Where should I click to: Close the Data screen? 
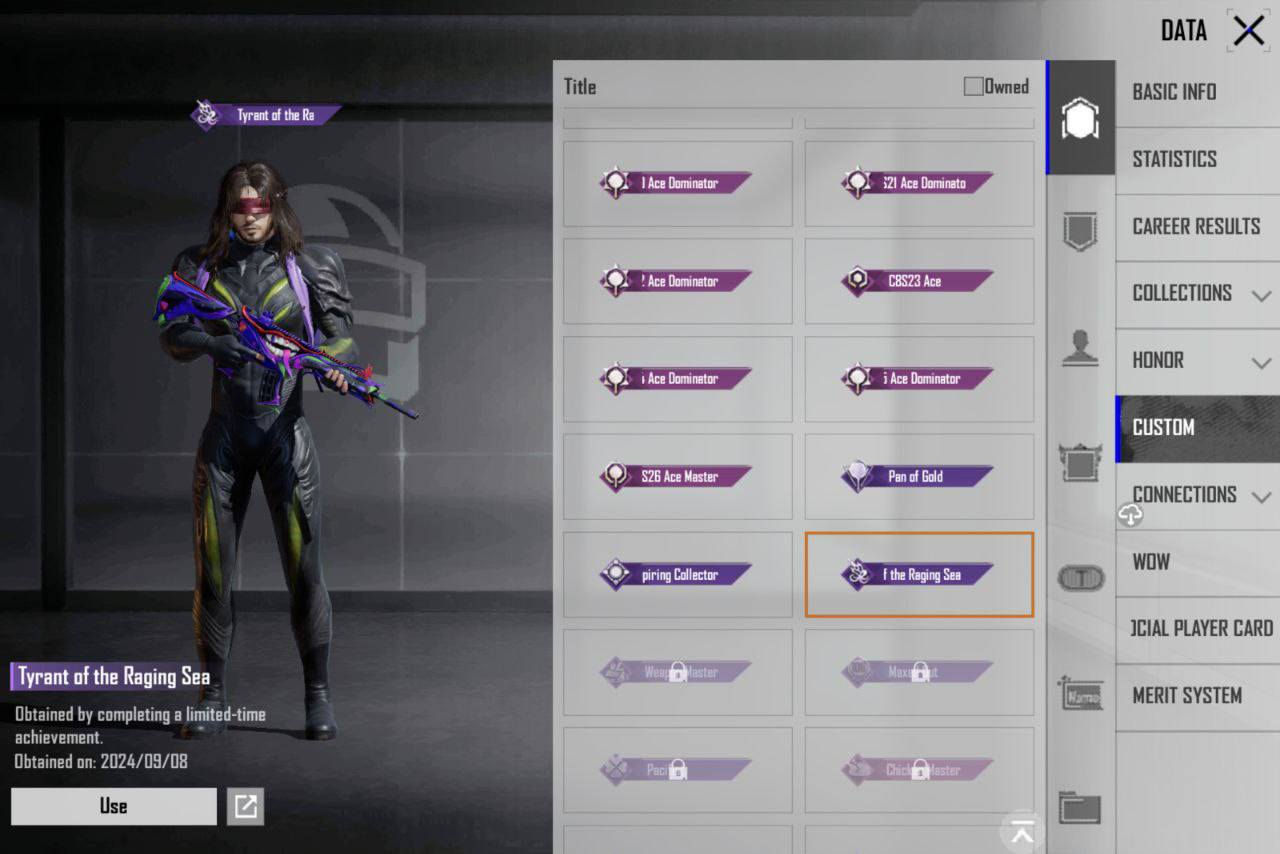1249,31
